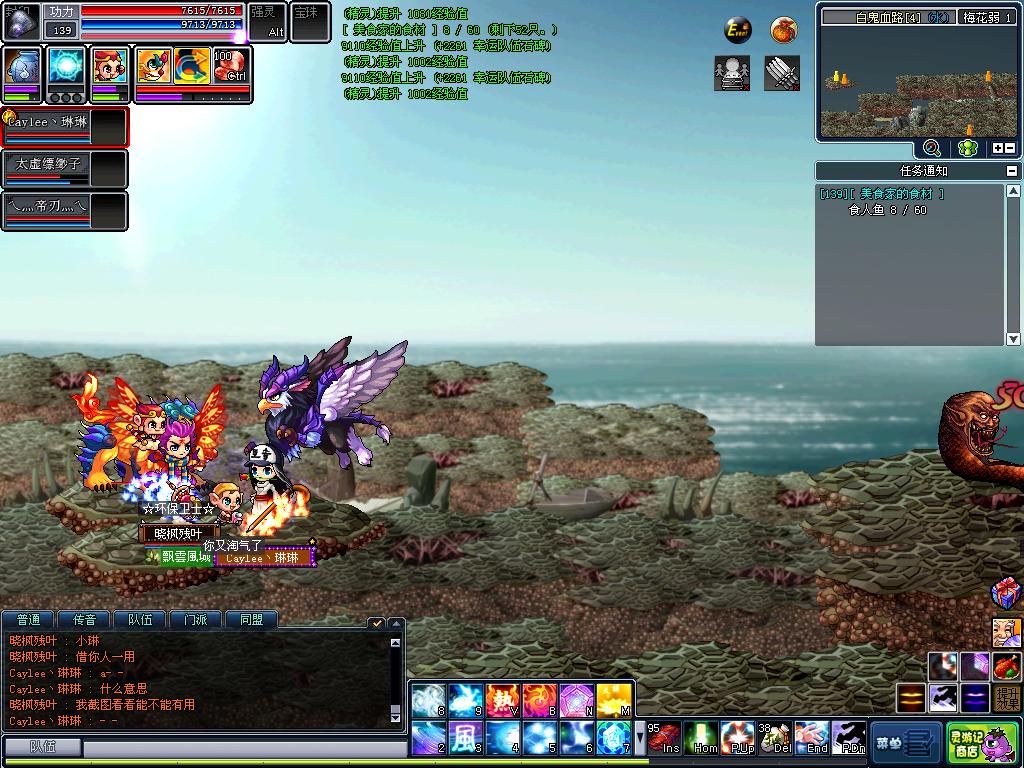Select the 同盟 chat tab
1024x768 pixels.
coord(251,620)
